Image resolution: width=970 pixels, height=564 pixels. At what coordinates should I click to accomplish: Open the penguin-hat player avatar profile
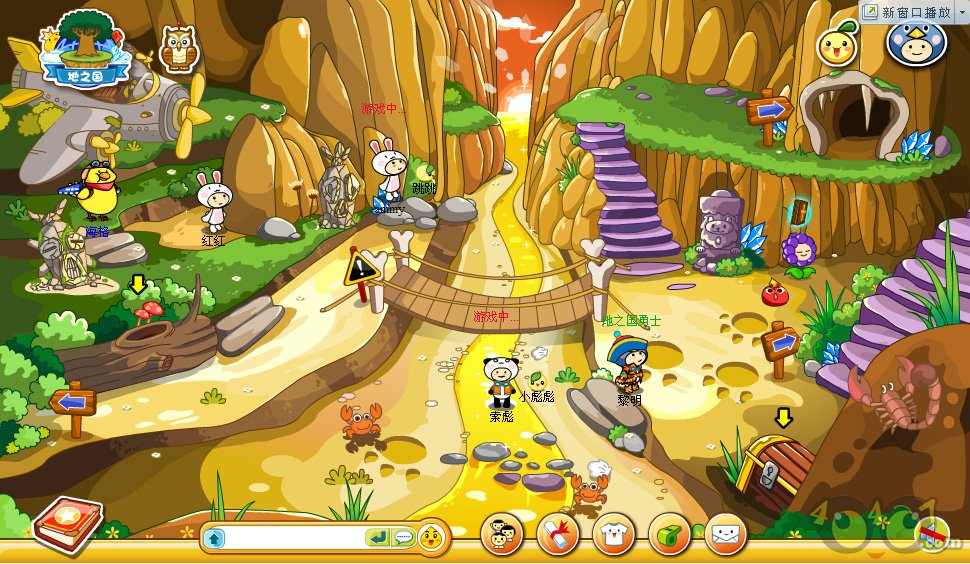point(914,44)
